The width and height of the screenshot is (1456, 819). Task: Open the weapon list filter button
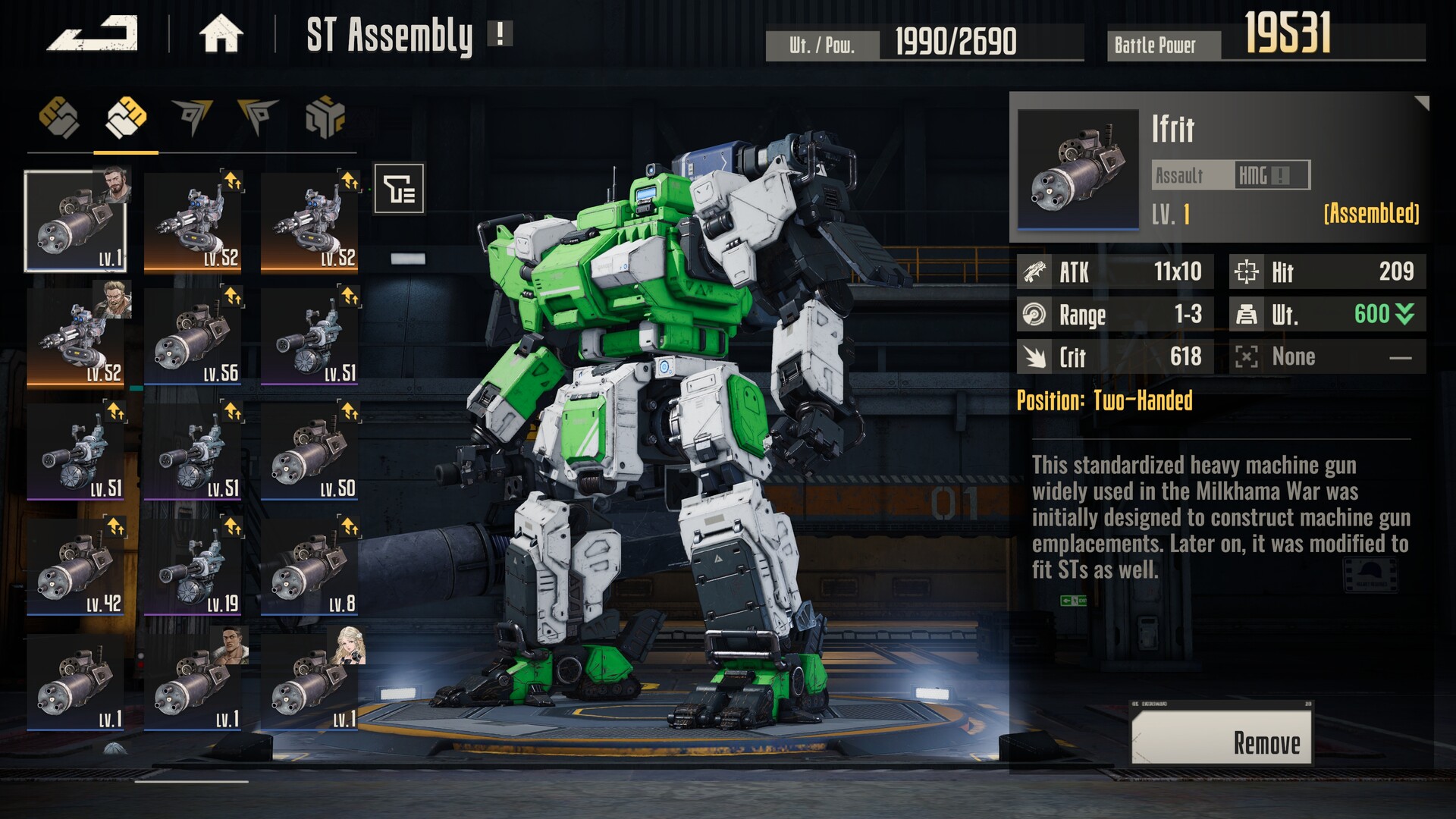tap(399, 188)
